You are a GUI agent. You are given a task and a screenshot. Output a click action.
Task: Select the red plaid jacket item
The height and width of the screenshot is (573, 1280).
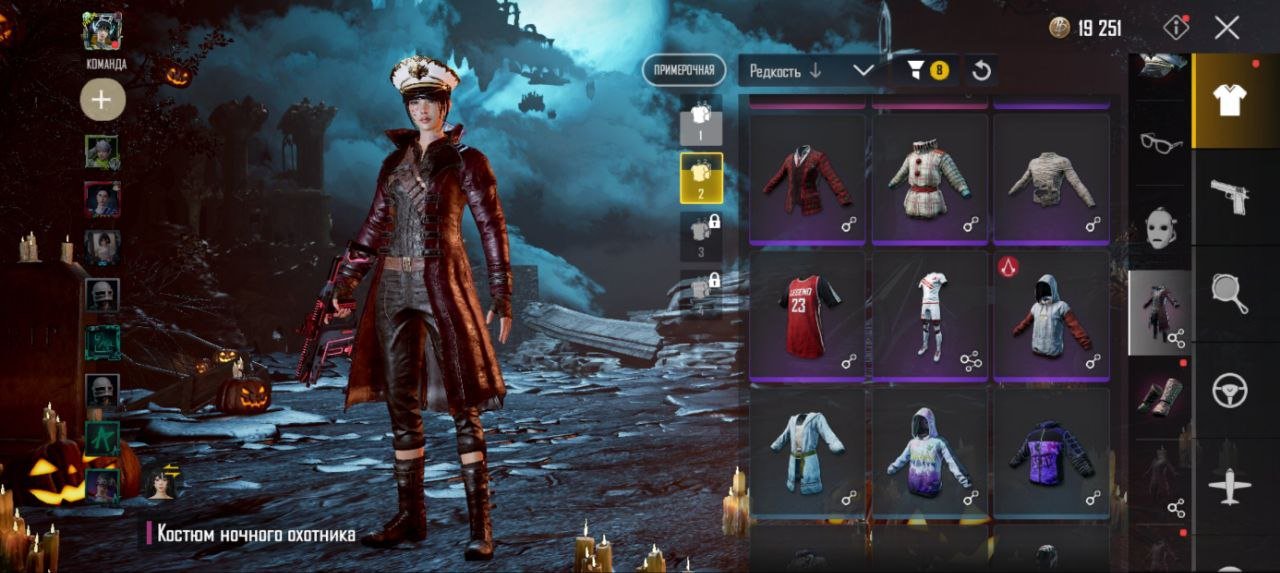(807, 179)
